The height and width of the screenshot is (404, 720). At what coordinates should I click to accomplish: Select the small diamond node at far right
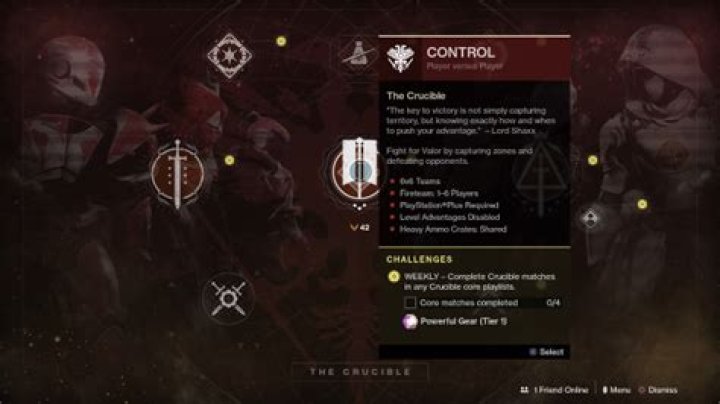pos(590,217)
